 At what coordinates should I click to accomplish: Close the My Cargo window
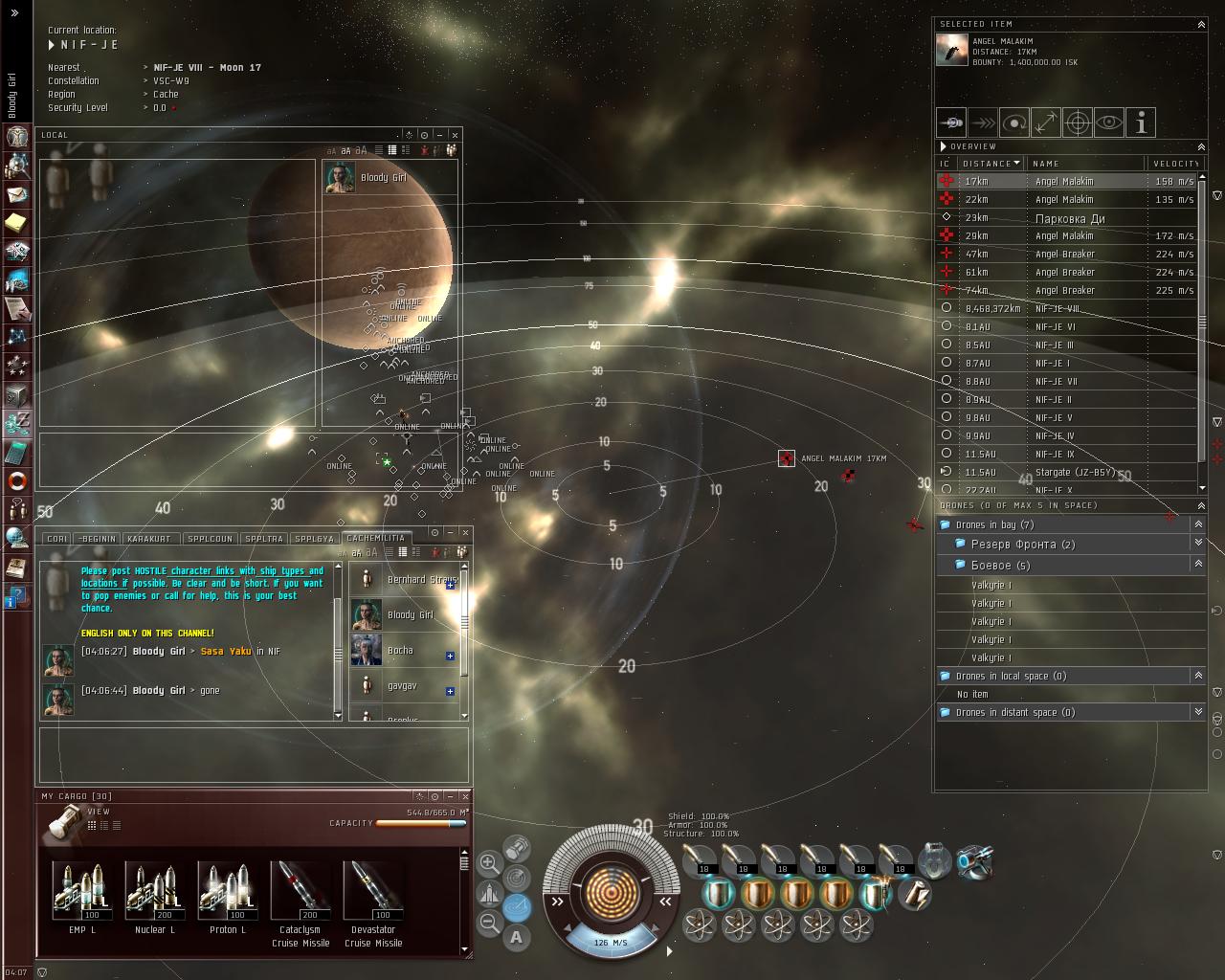click(x=466, y=795)
